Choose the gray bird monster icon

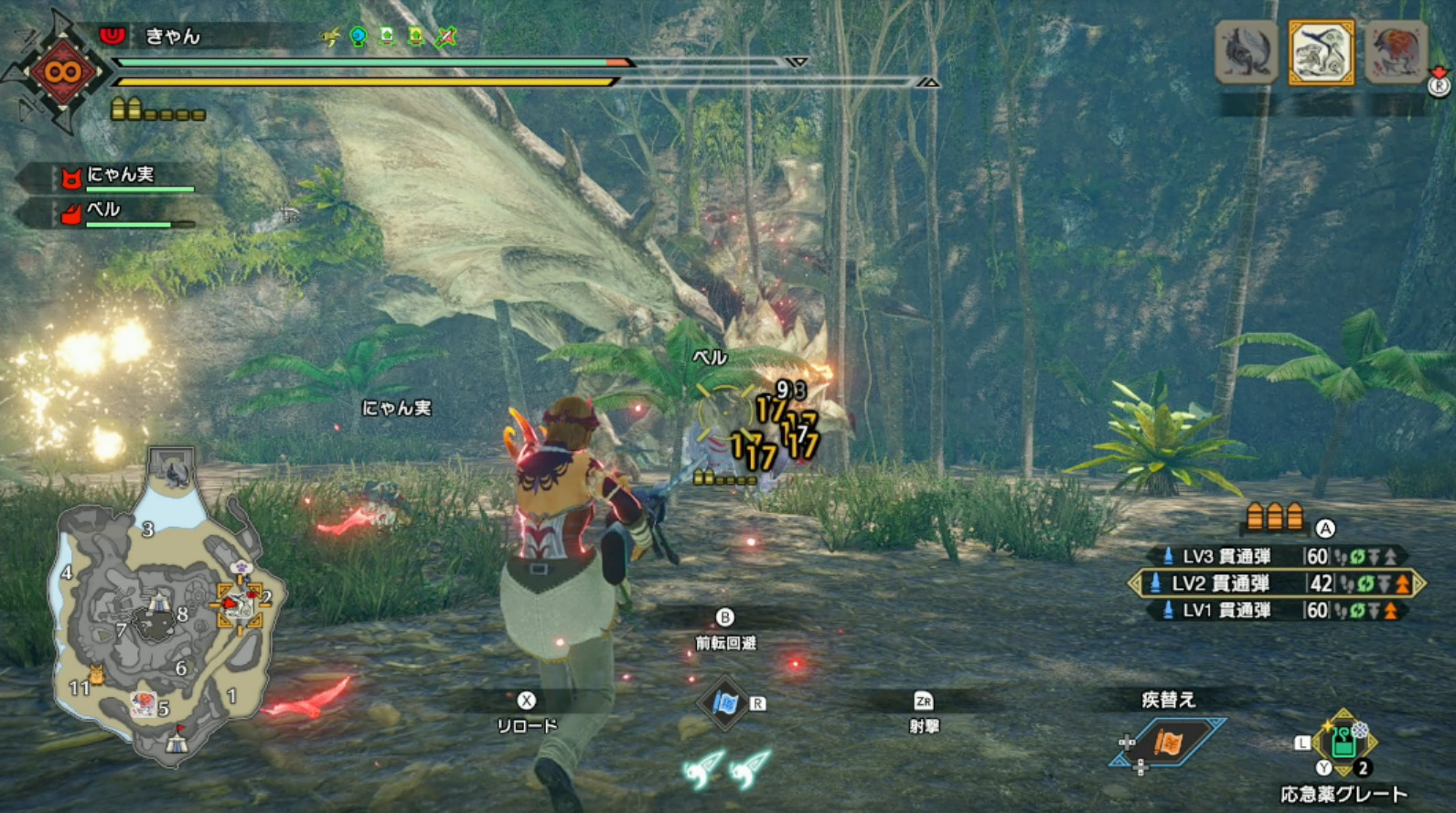click(1246, 53)
